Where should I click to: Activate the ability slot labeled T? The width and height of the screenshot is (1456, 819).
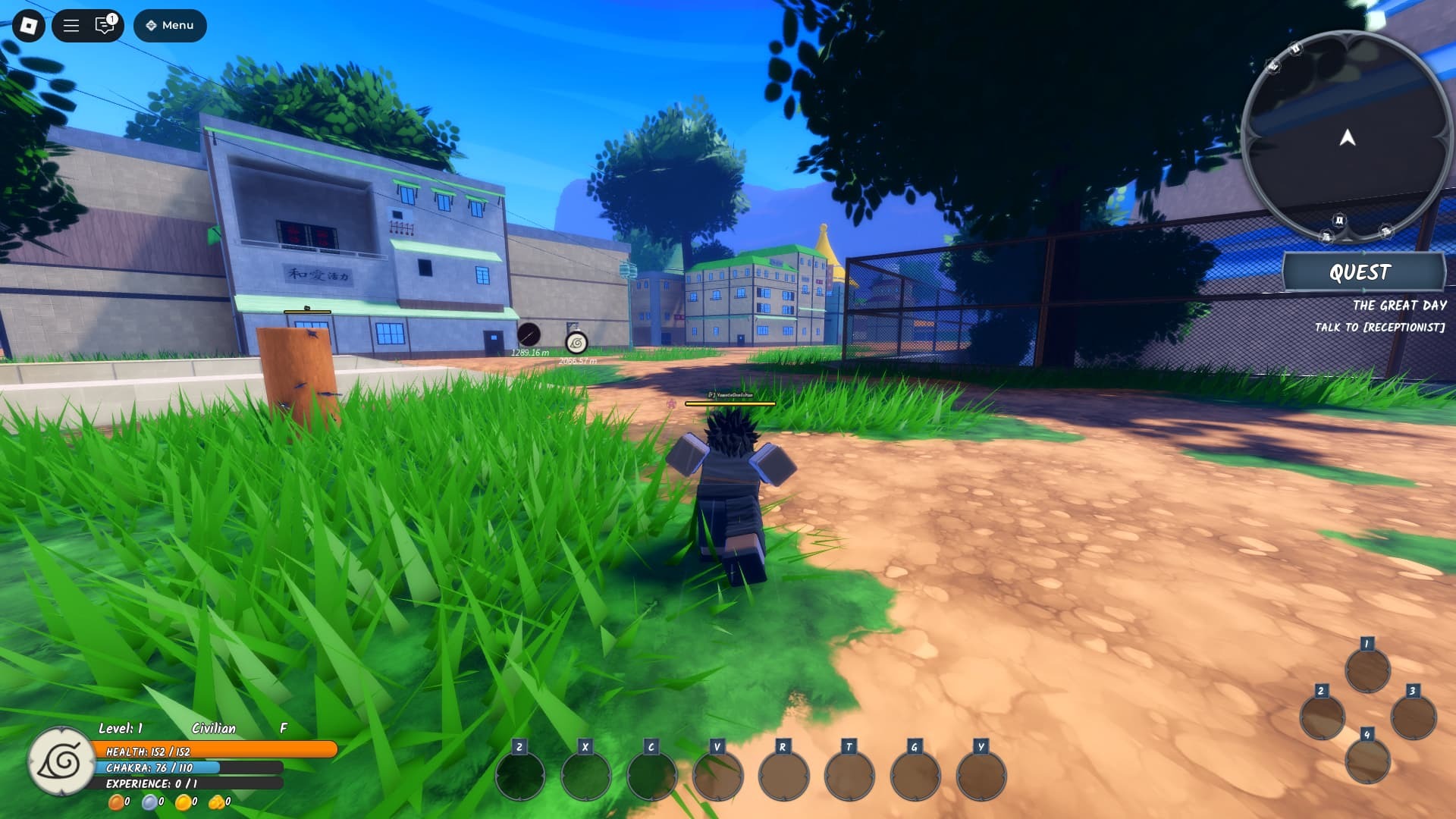pyautogui.click(x=849, y=775)
